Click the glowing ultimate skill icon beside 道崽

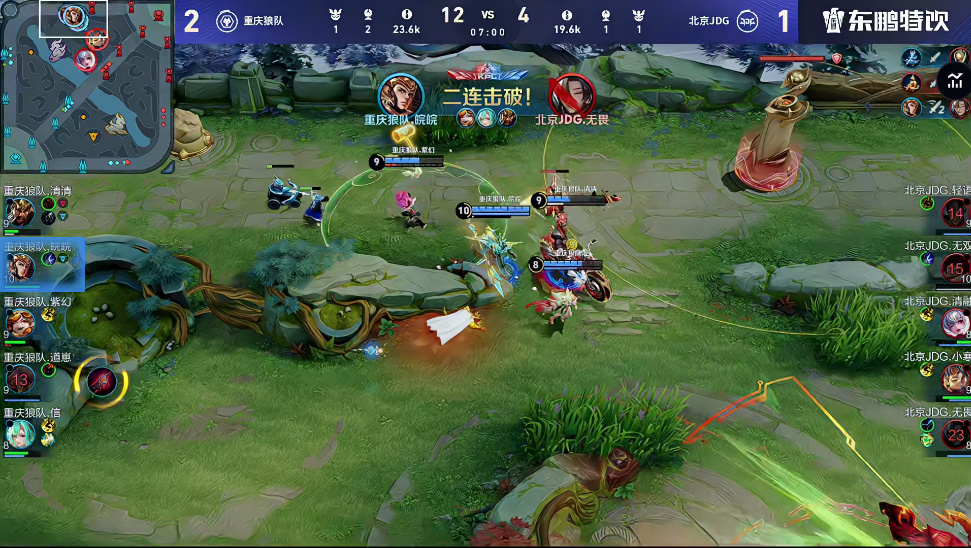click(100, 379)
